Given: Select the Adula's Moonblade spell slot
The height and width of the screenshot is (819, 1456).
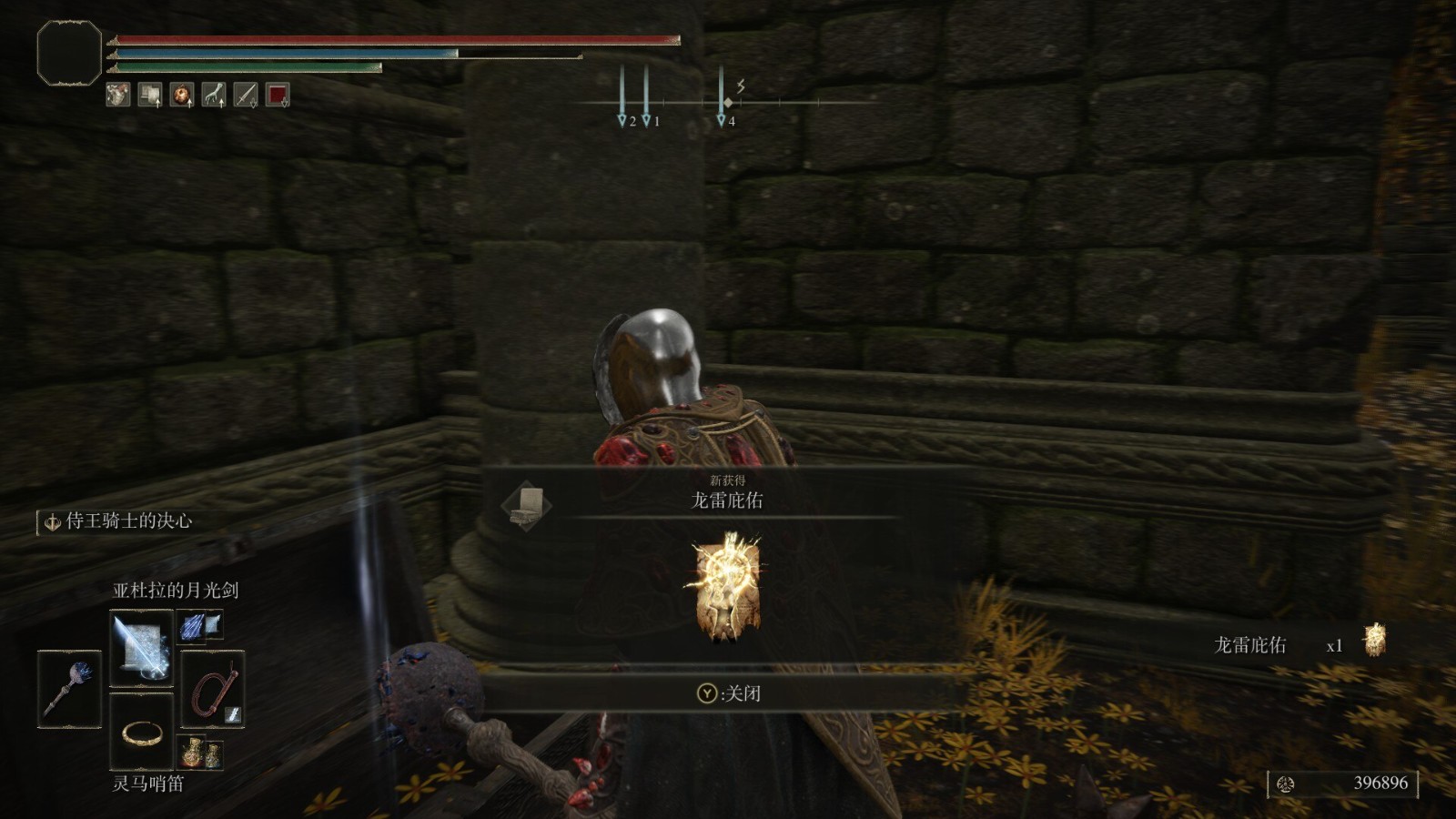Looking at the screenshot, I should 141,648.
